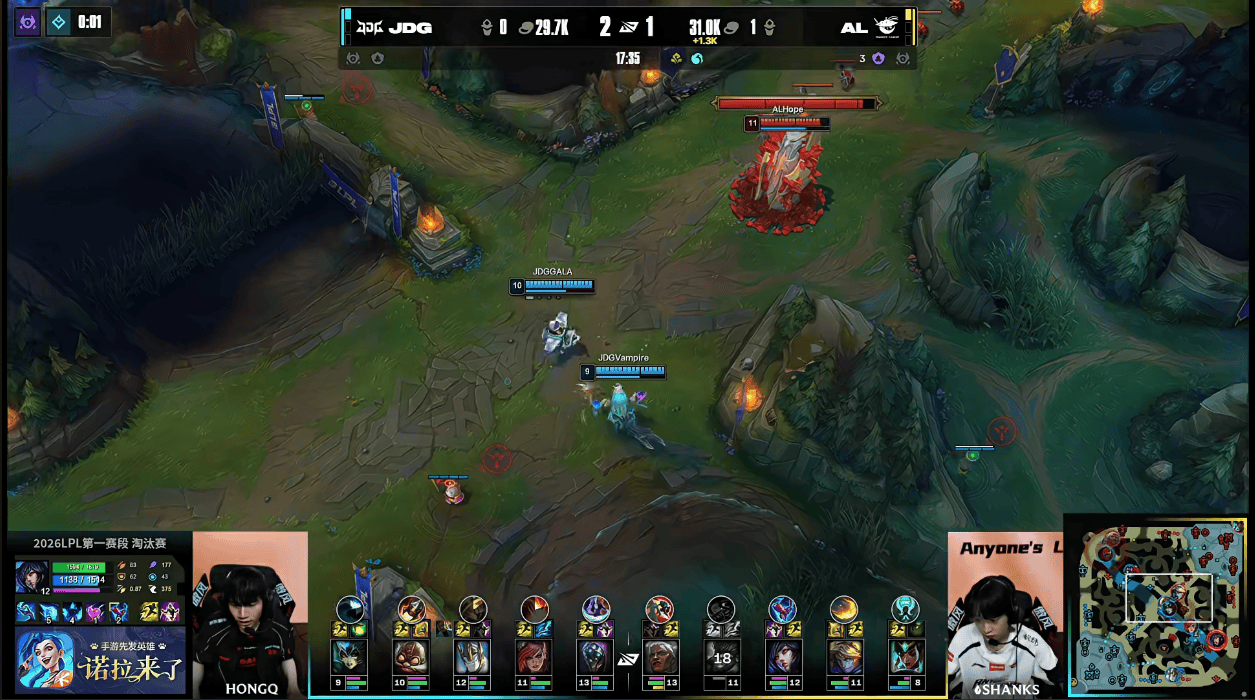Image resolution: width=1255 pixels, height=700 pixels.
Task: Select Ahri's level 12 portrait in team bar
Action: point(782,657)
